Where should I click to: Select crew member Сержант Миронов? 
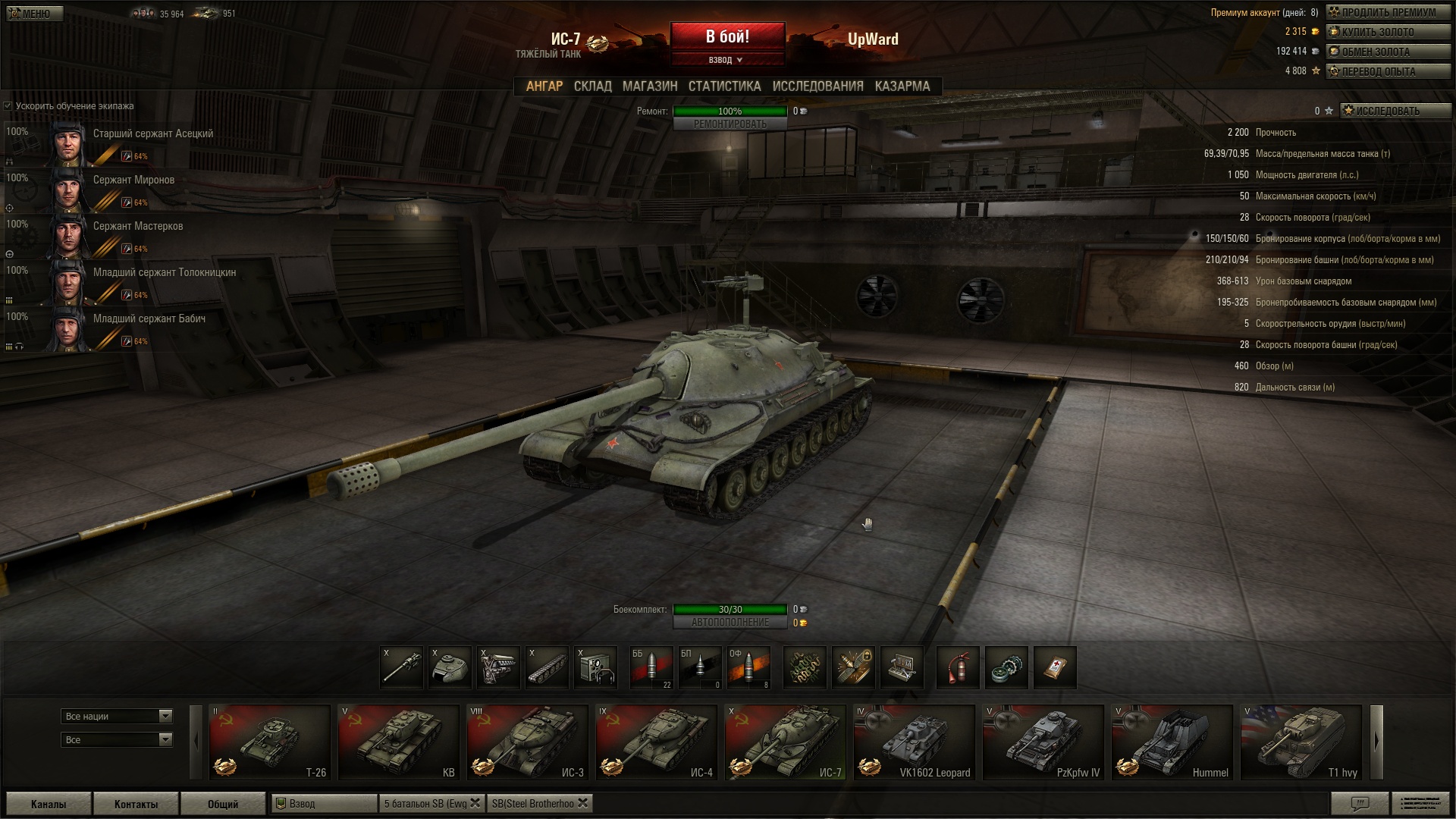click(133, 180)
